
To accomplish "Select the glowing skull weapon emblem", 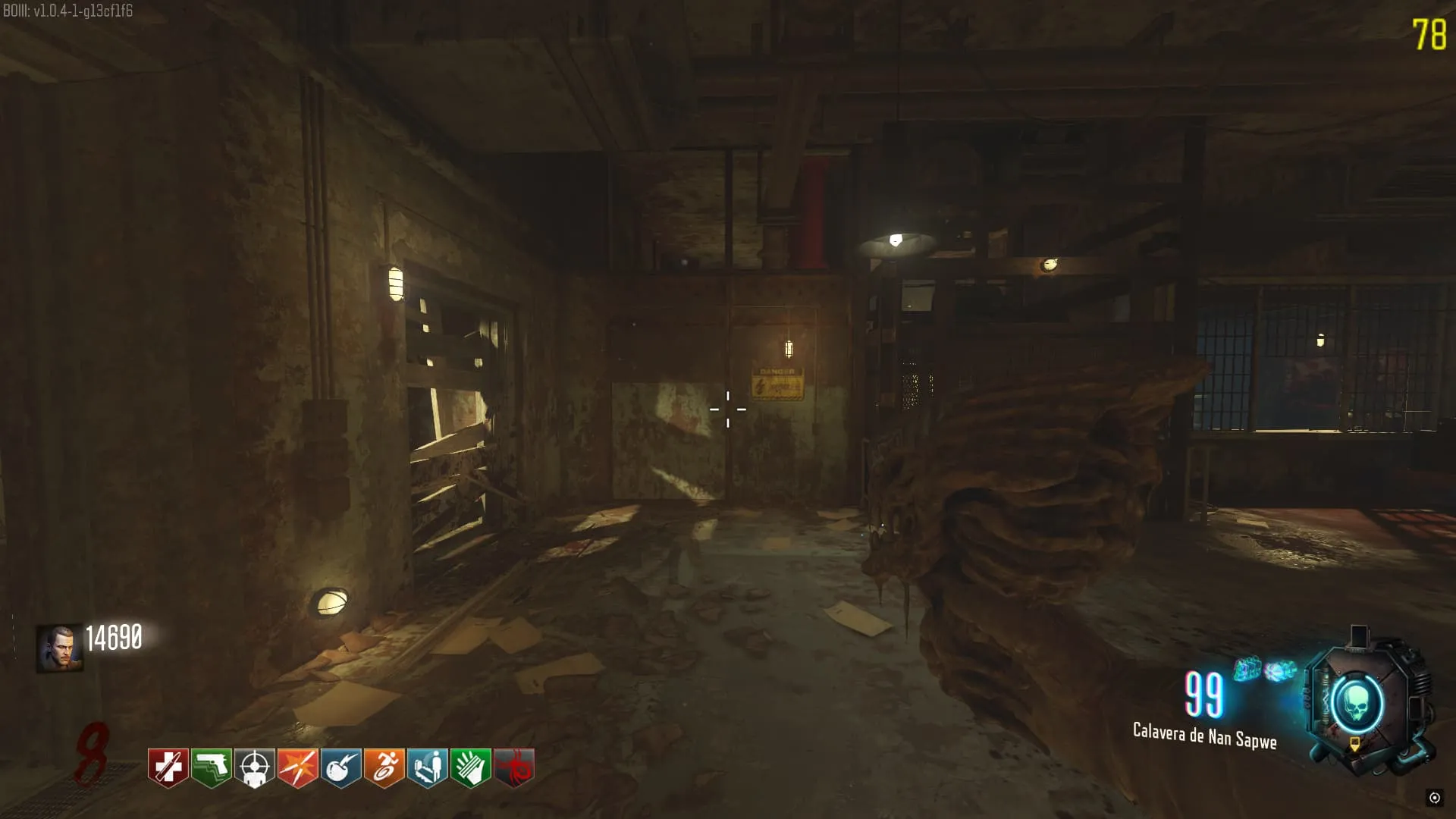I will coord(1354,704).
